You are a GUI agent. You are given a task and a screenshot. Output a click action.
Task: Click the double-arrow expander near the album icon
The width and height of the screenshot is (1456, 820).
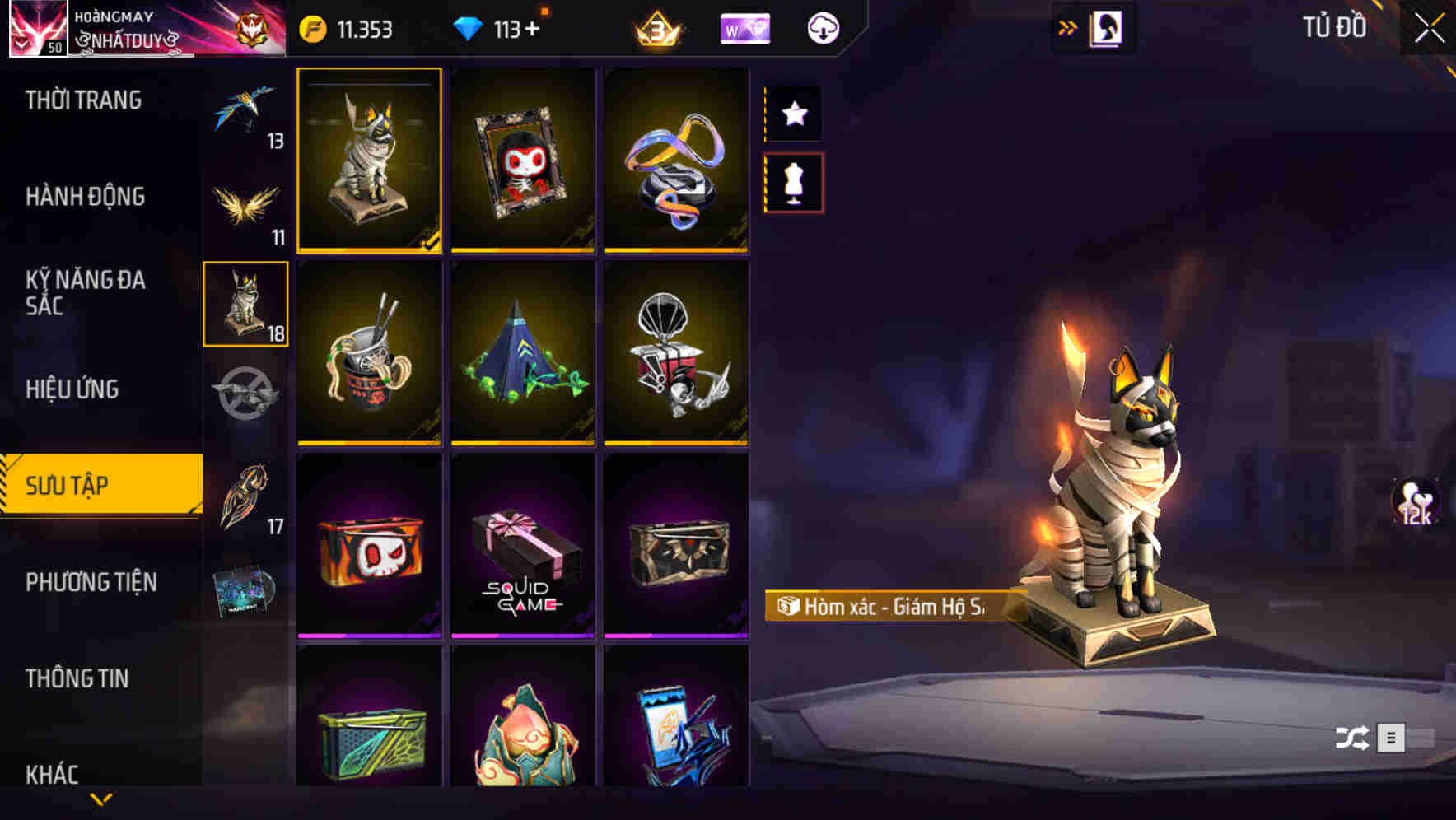1068,26
